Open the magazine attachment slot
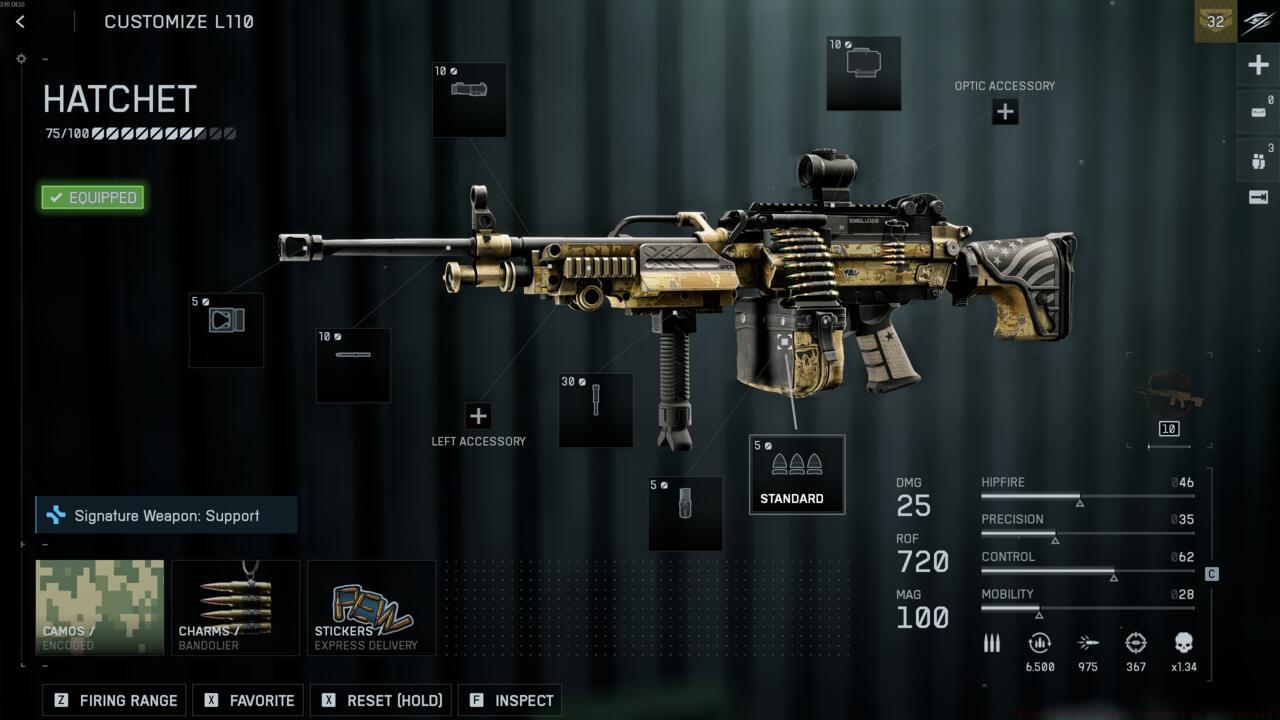 coord(685,513)
